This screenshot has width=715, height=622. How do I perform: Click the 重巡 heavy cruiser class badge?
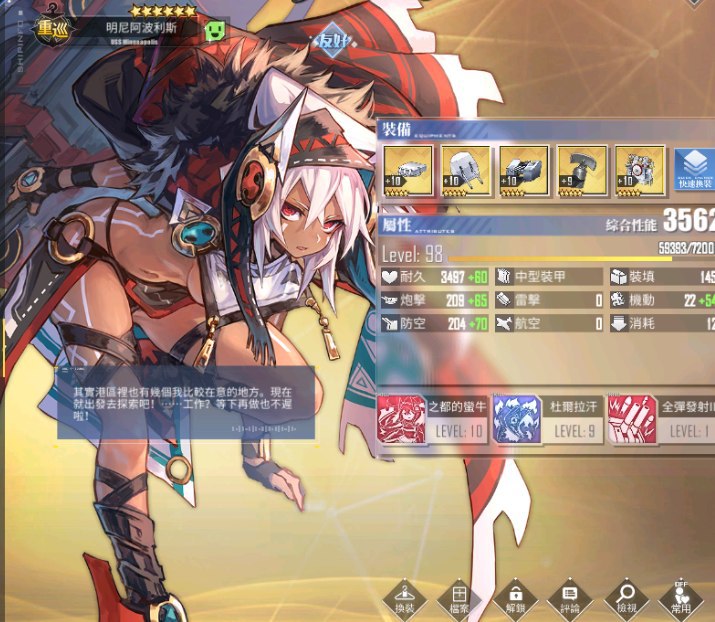(48, 30)
